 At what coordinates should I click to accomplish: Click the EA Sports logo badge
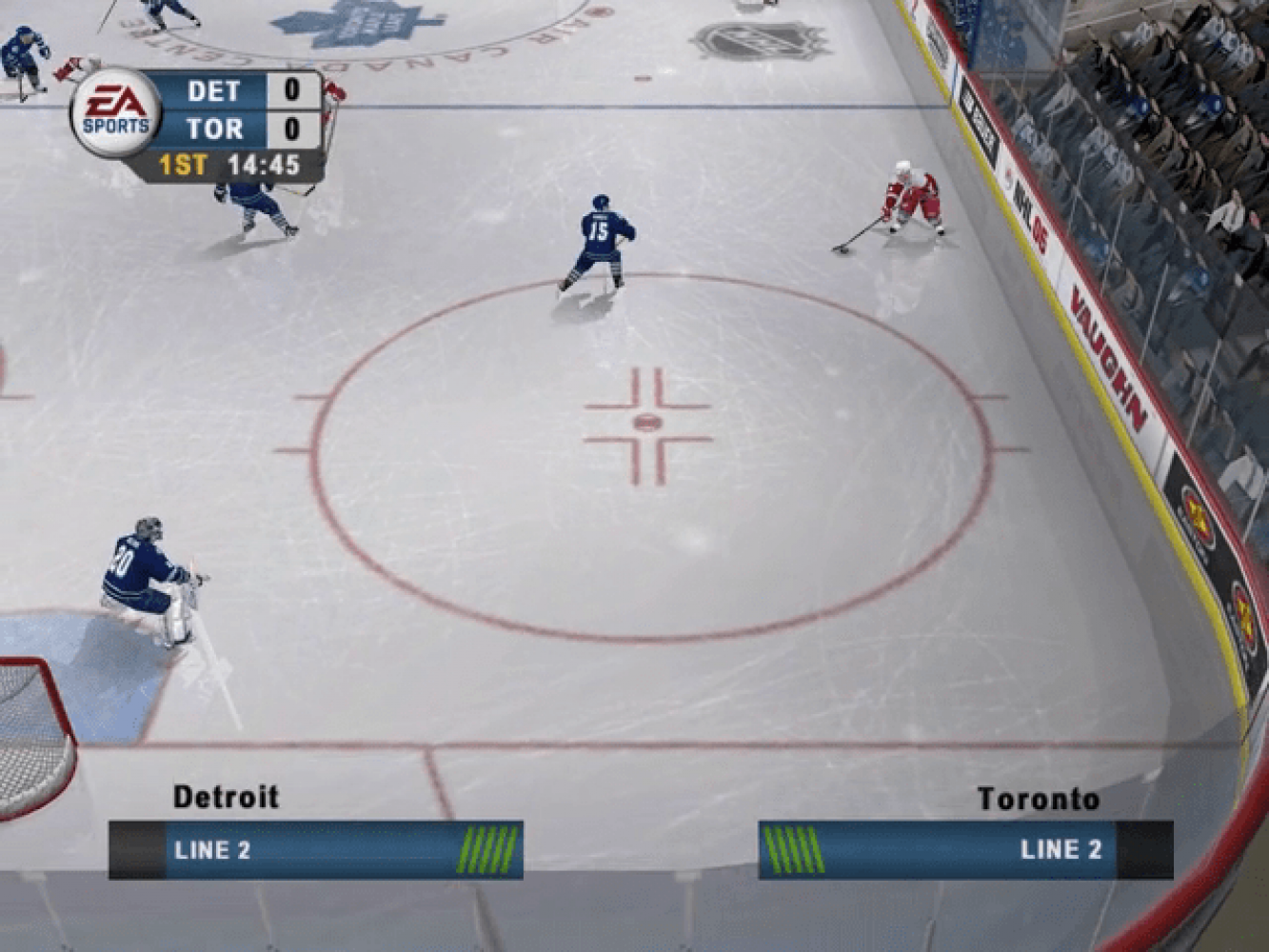[x=115, y=112]
